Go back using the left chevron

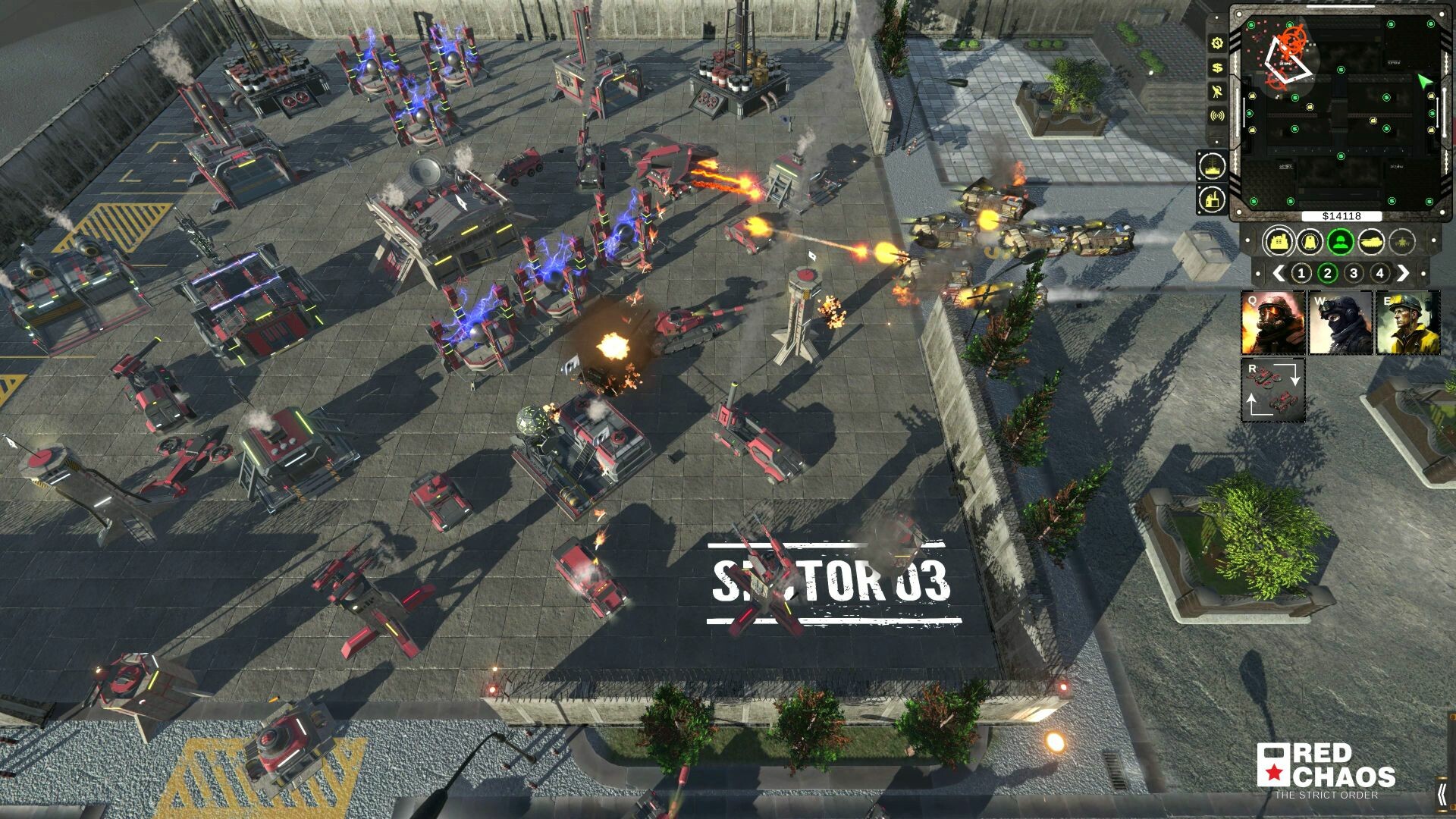pyautogui.click(x=1277, y=273)
